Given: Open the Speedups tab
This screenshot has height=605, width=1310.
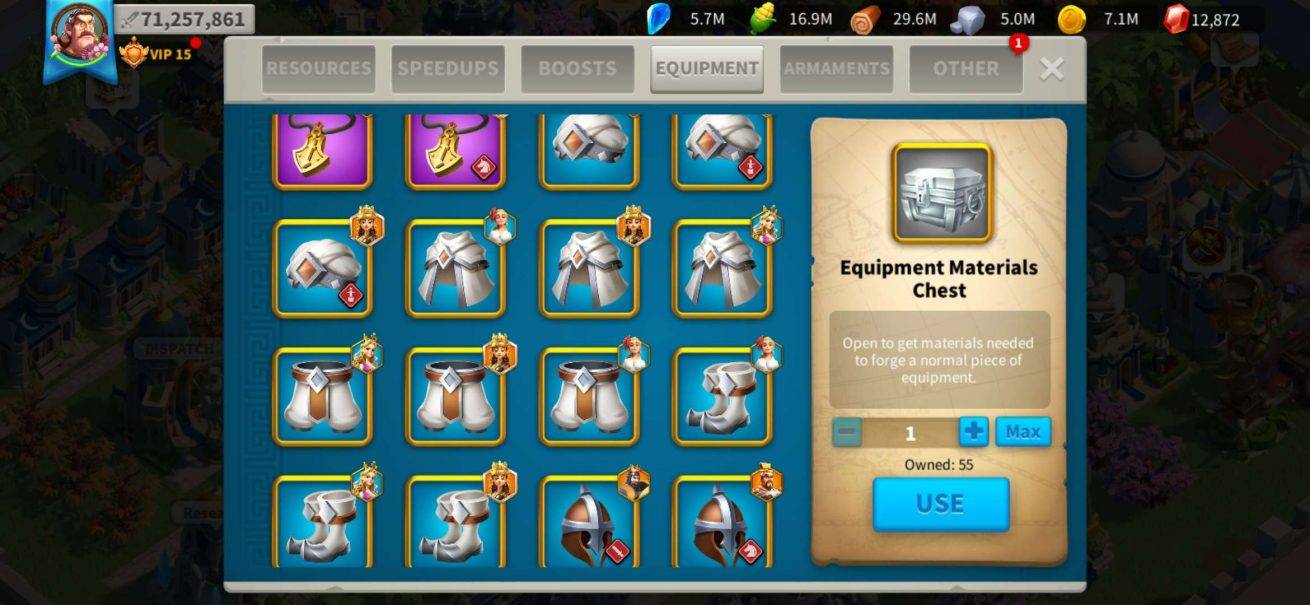Looking at the screenshot, I should tap(448, 69).
